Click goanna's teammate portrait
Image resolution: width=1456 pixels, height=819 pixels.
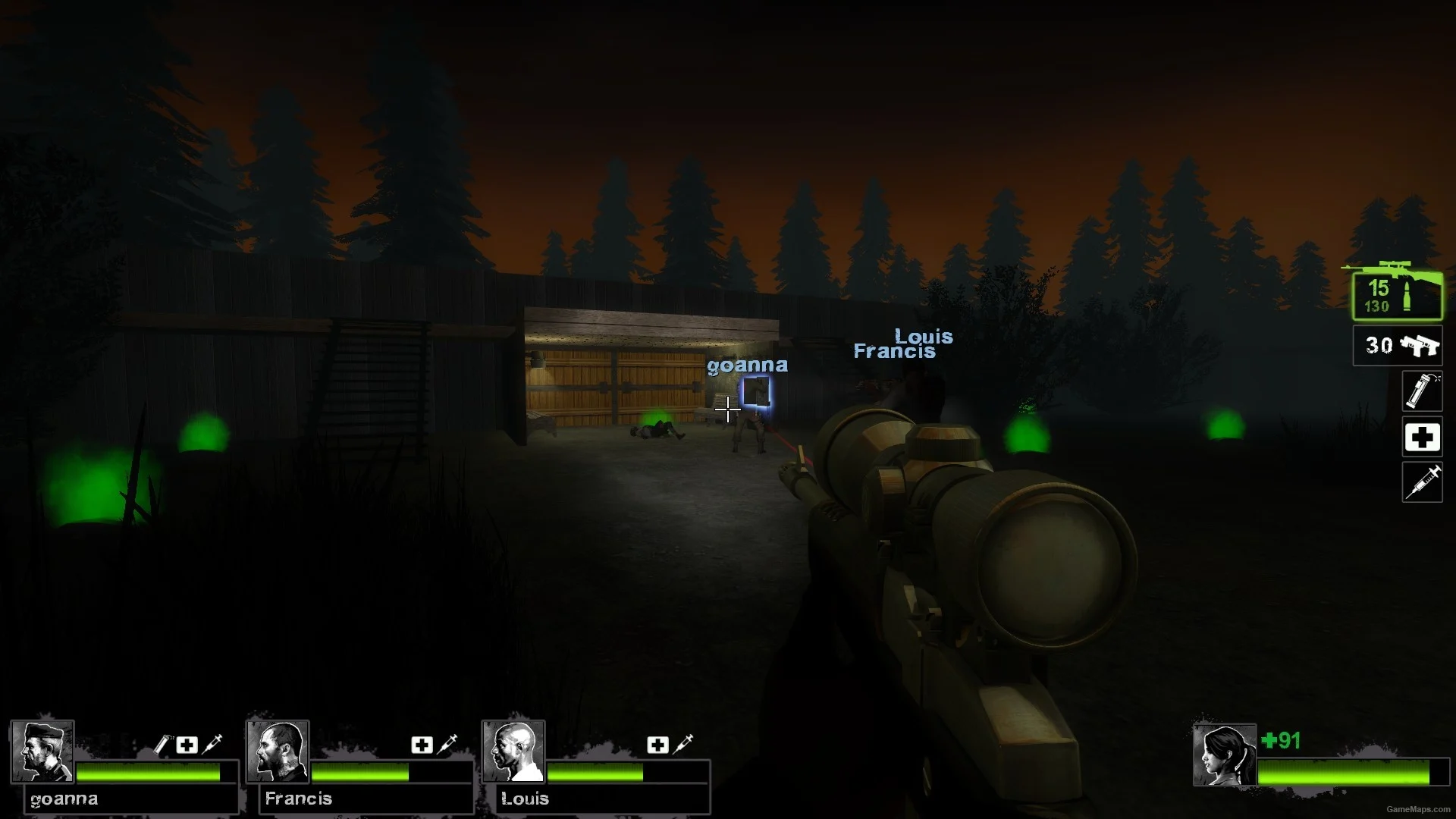pos(42,751)
